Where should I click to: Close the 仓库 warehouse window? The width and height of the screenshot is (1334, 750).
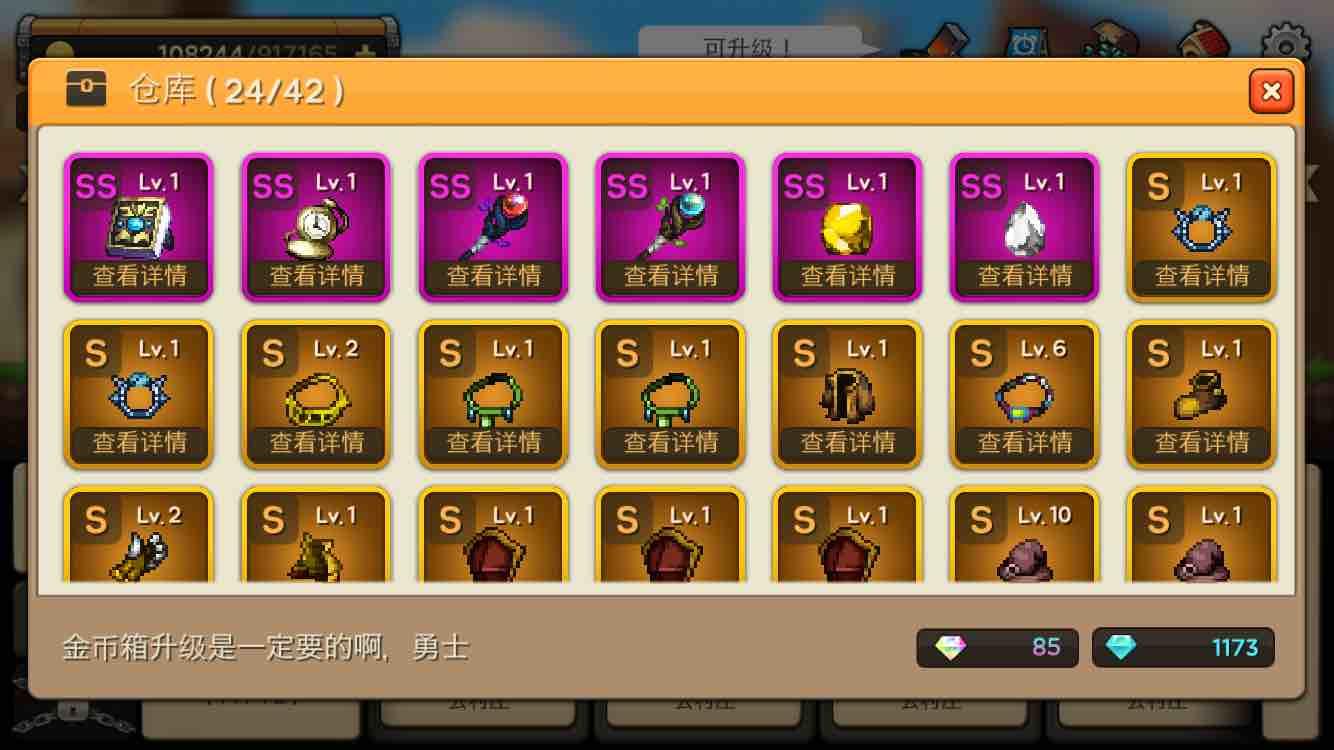1271,91
